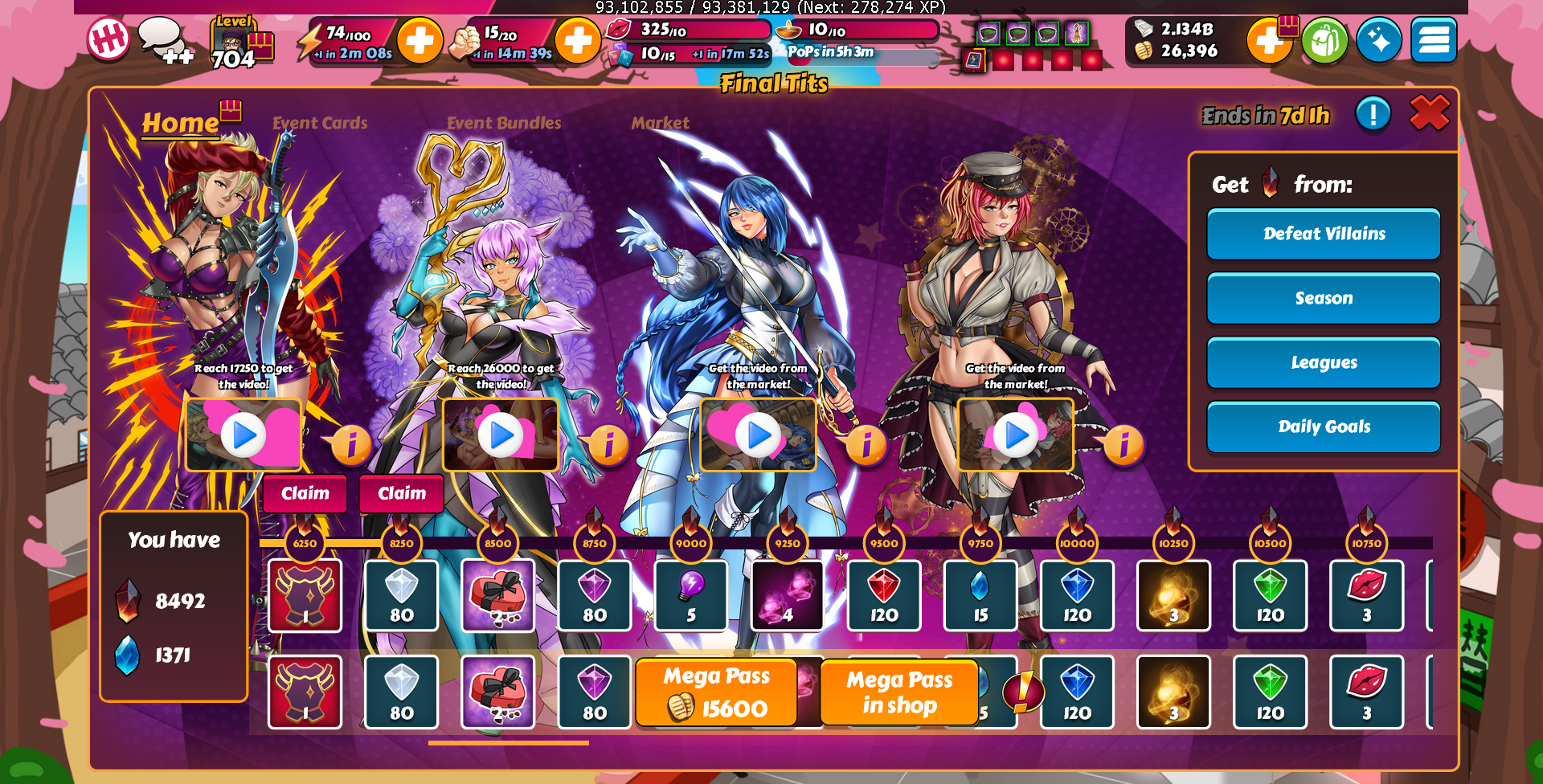Open the hamburger main menu
The image size is (1543, 784).
(x=1434, y=40)
